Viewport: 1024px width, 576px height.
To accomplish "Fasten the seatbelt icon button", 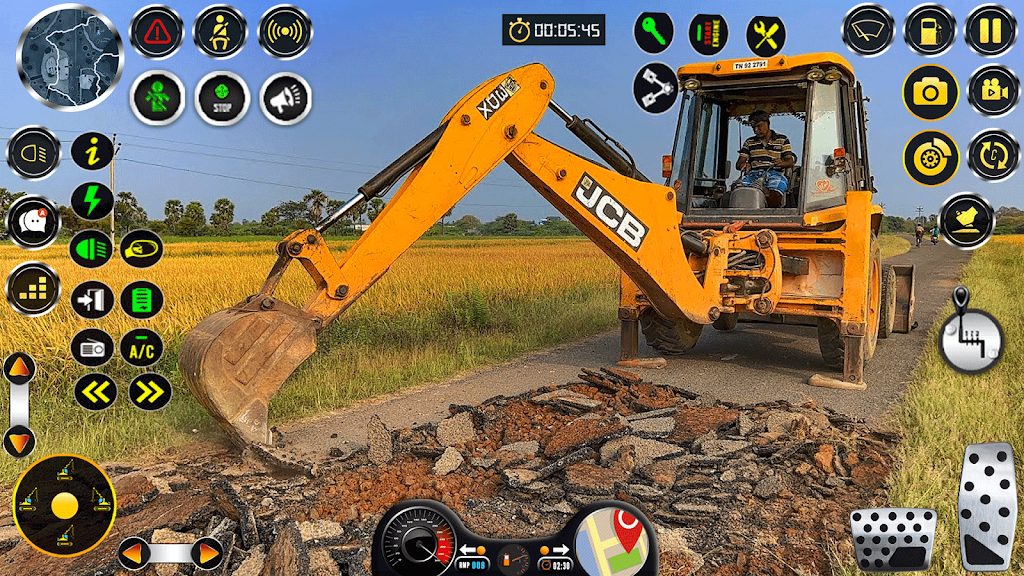I will (x=220, y=32).
